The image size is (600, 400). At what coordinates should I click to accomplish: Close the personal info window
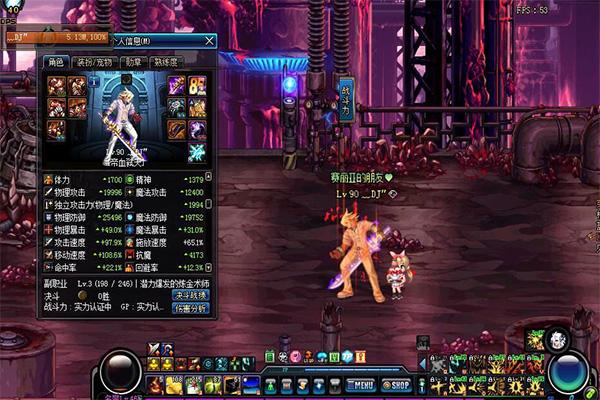point(209,42)
